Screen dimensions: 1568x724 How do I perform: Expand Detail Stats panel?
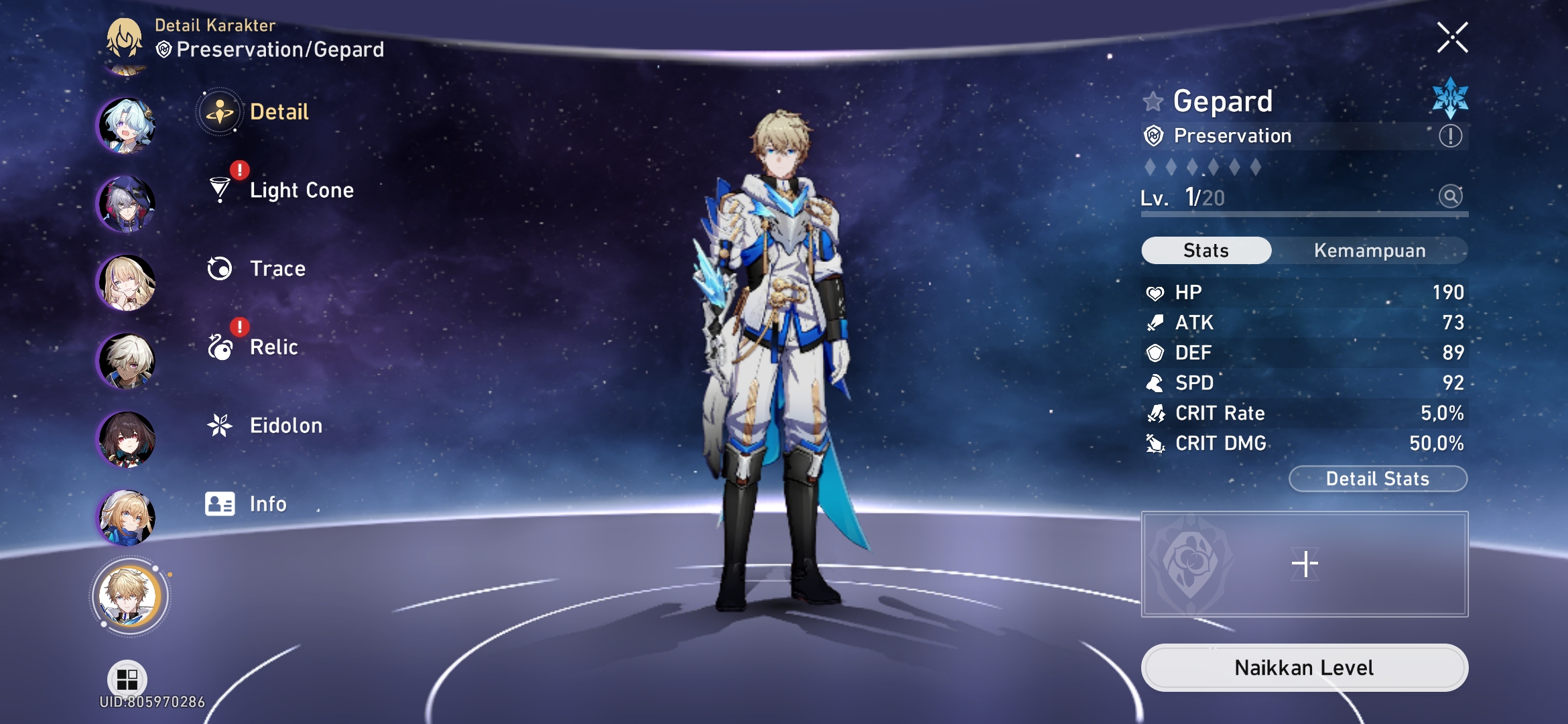coord(1378,478)
